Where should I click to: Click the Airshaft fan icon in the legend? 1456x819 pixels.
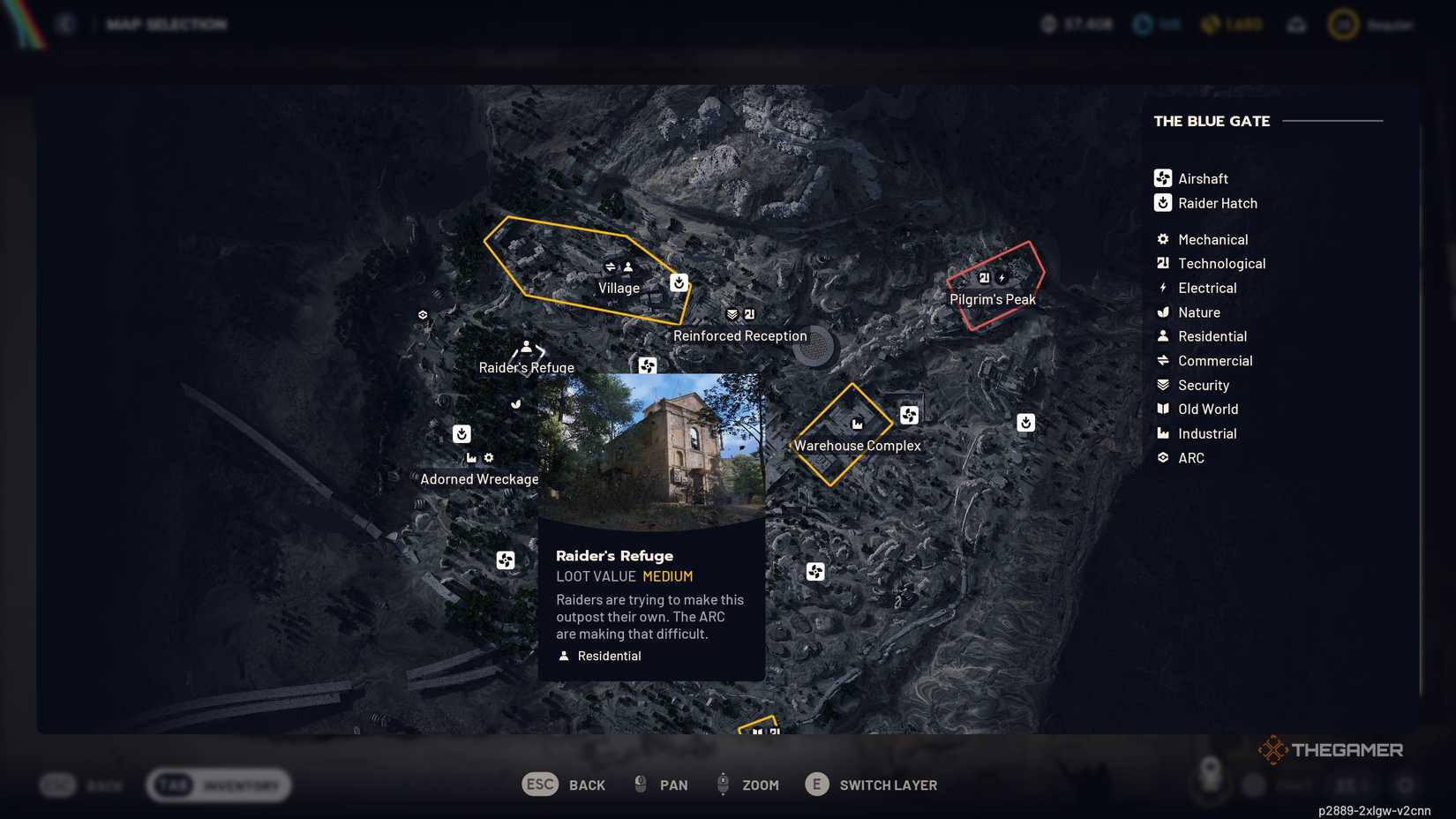pyautogui.click(x=1162, y=178)
